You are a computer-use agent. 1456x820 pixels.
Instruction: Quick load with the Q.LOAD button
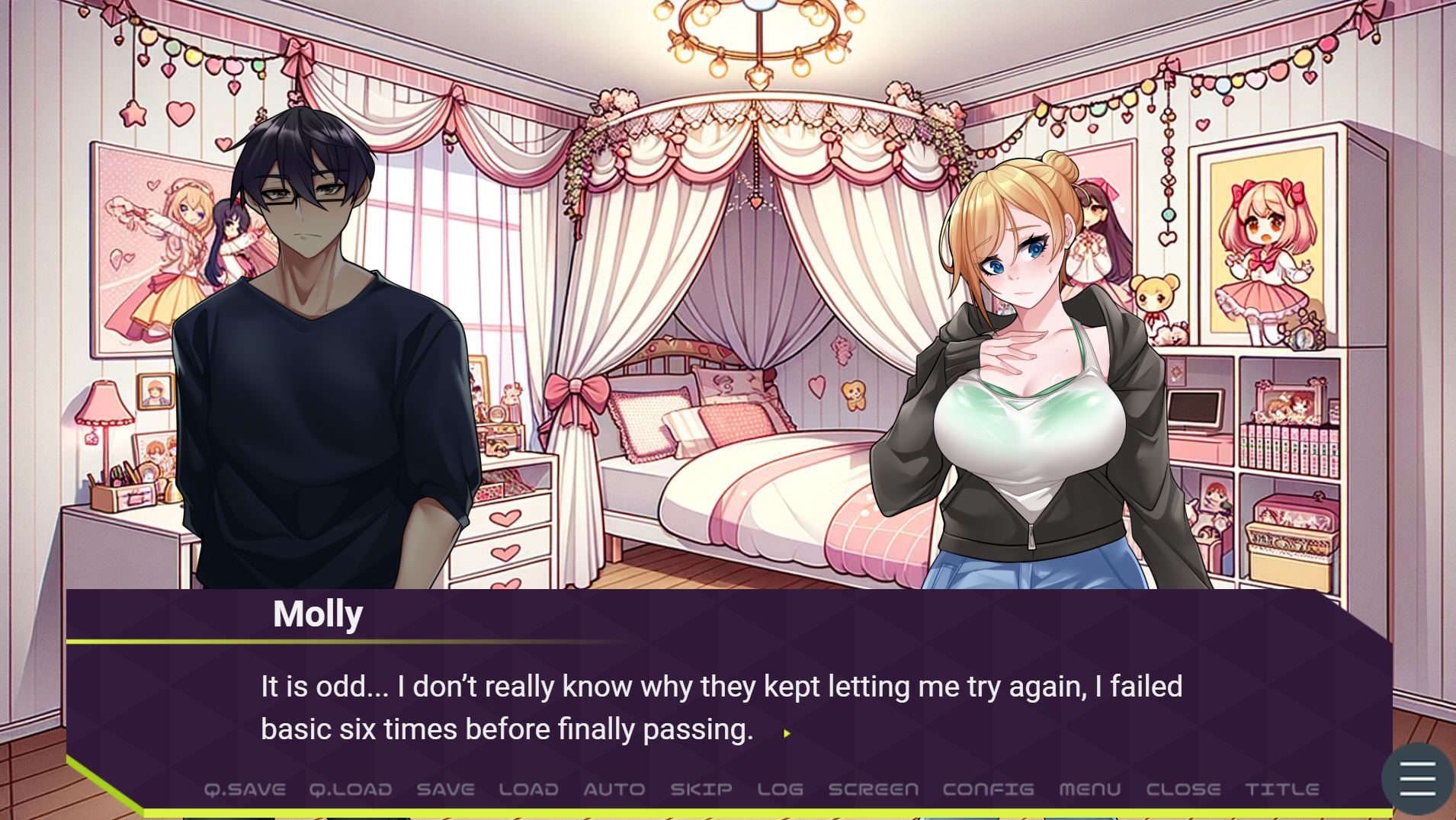tap(351, 790)
